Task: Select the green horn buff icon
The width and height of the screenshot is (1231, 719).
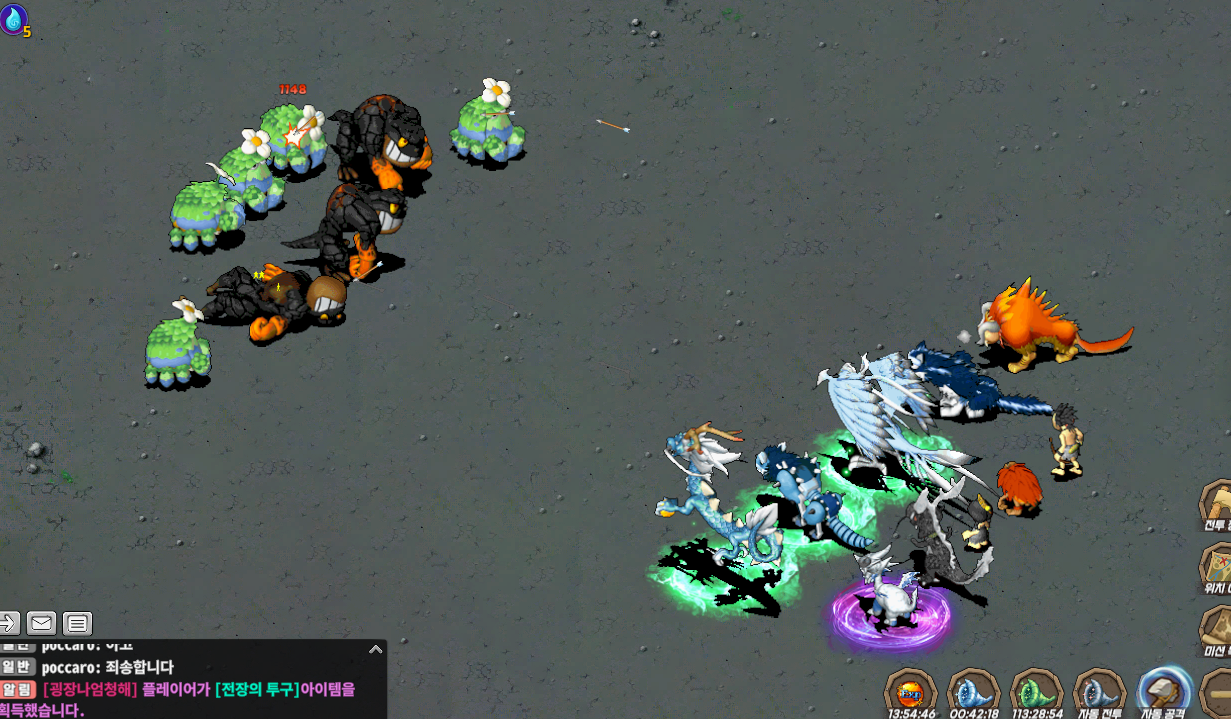Action: click(1036, 691)
